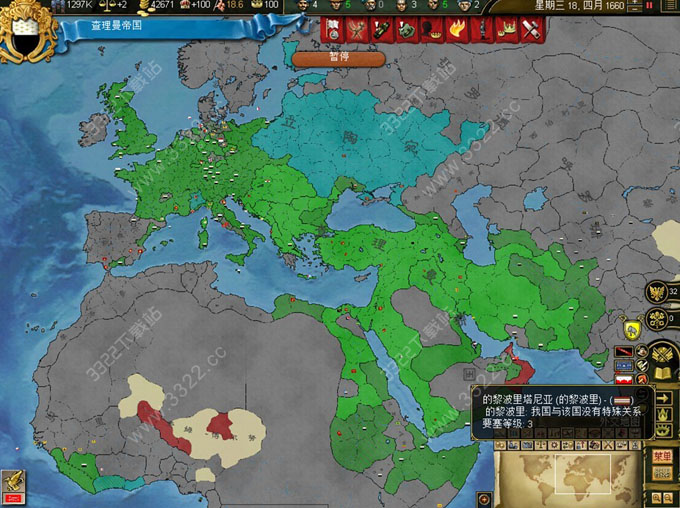Select the yellow elephant shield icon
The height and width of the screenshot is (508, 680).
point(632,328)
